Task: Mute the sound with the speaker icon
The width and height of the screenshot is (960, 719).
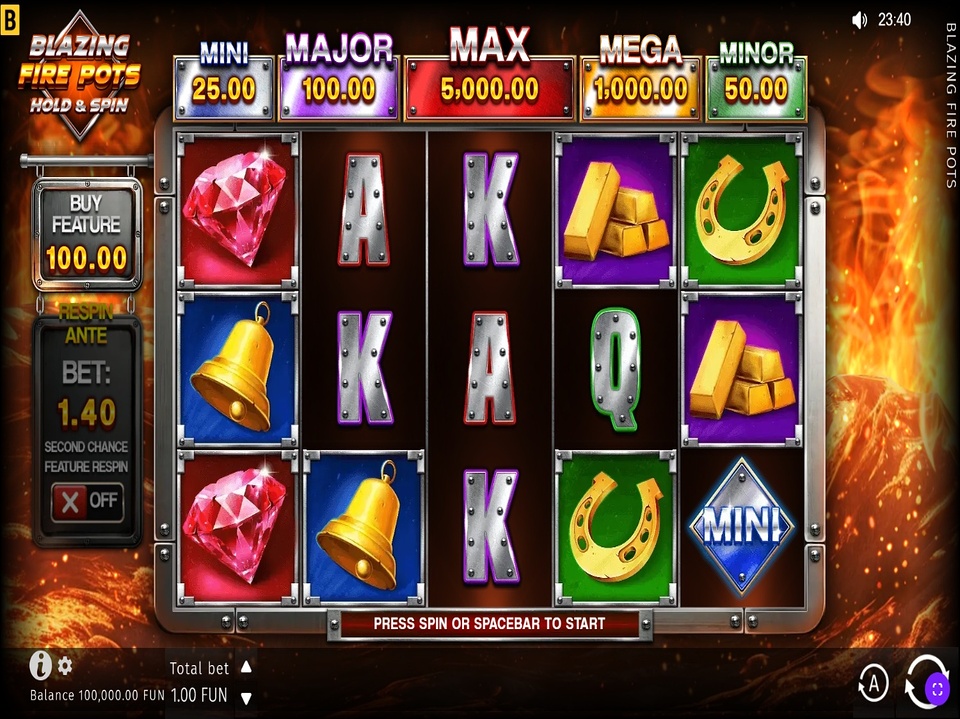Action: pyautogui.click(x=859, y=19)
